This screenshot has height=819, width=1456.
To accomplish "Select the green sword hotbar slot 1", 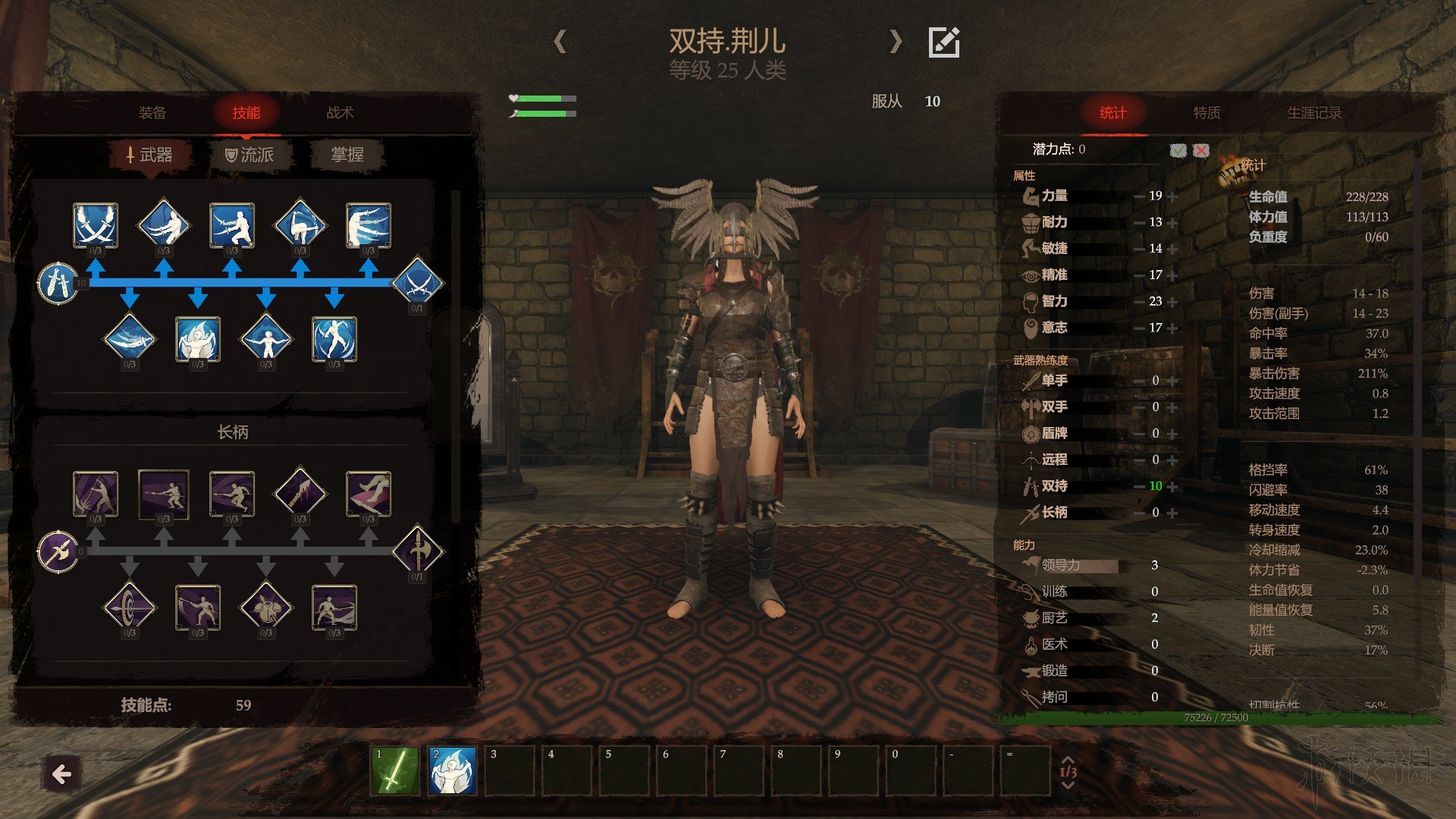I will pyautogui.click(x=394, y=770).
